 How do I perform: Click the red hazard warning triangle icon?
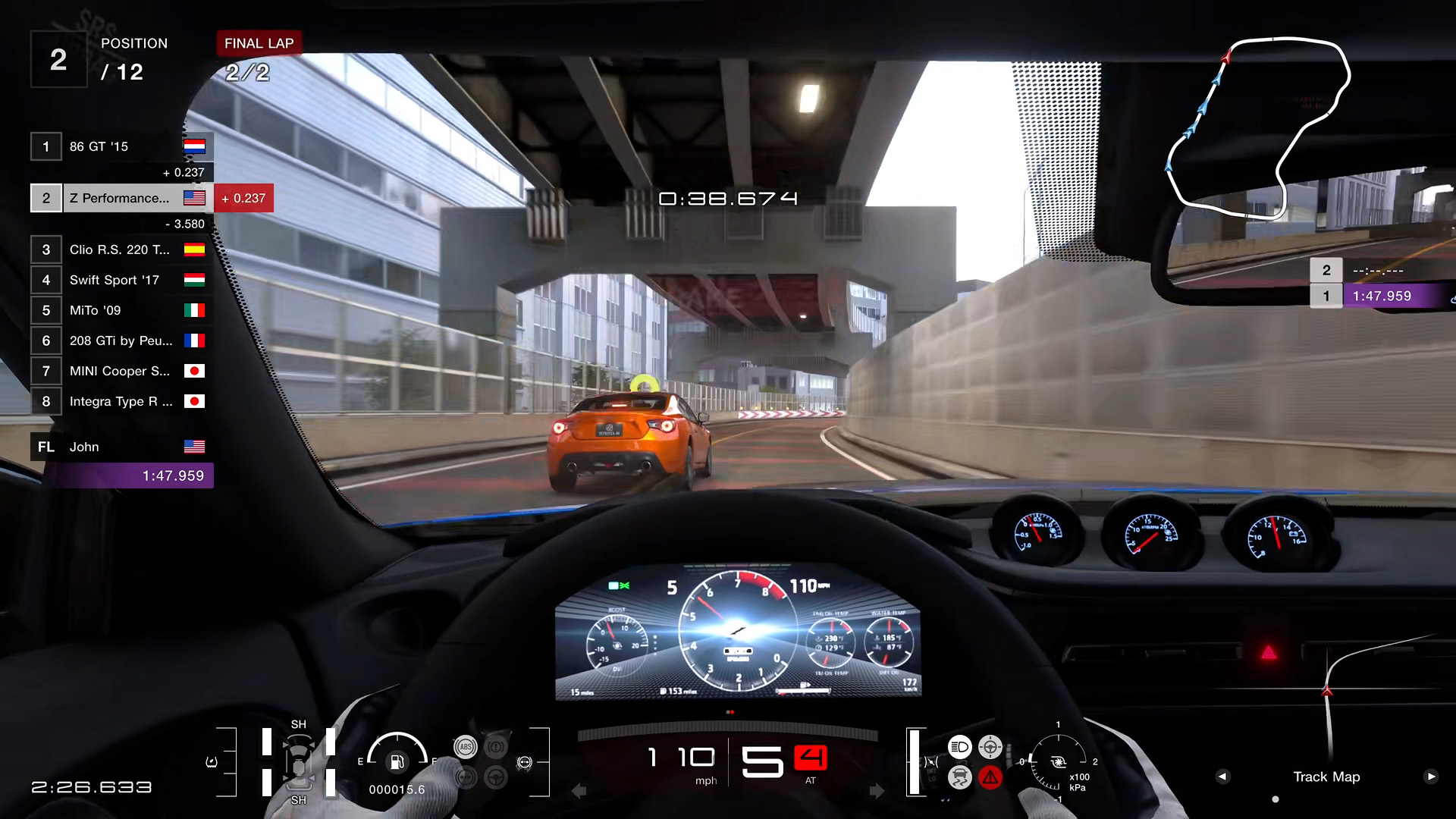990,777
